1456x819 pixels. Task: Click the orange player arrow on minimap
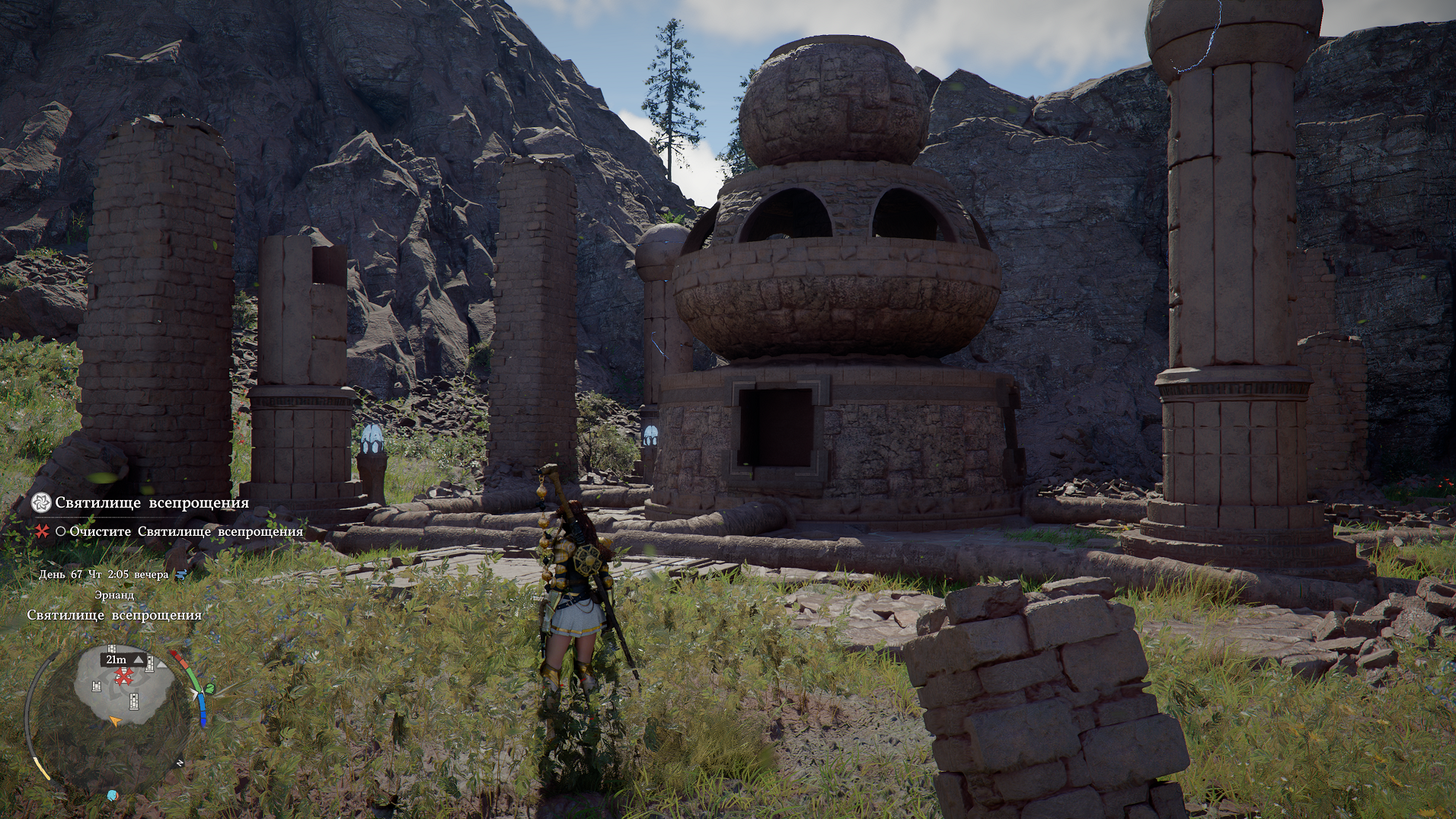[x=115, y=720]
